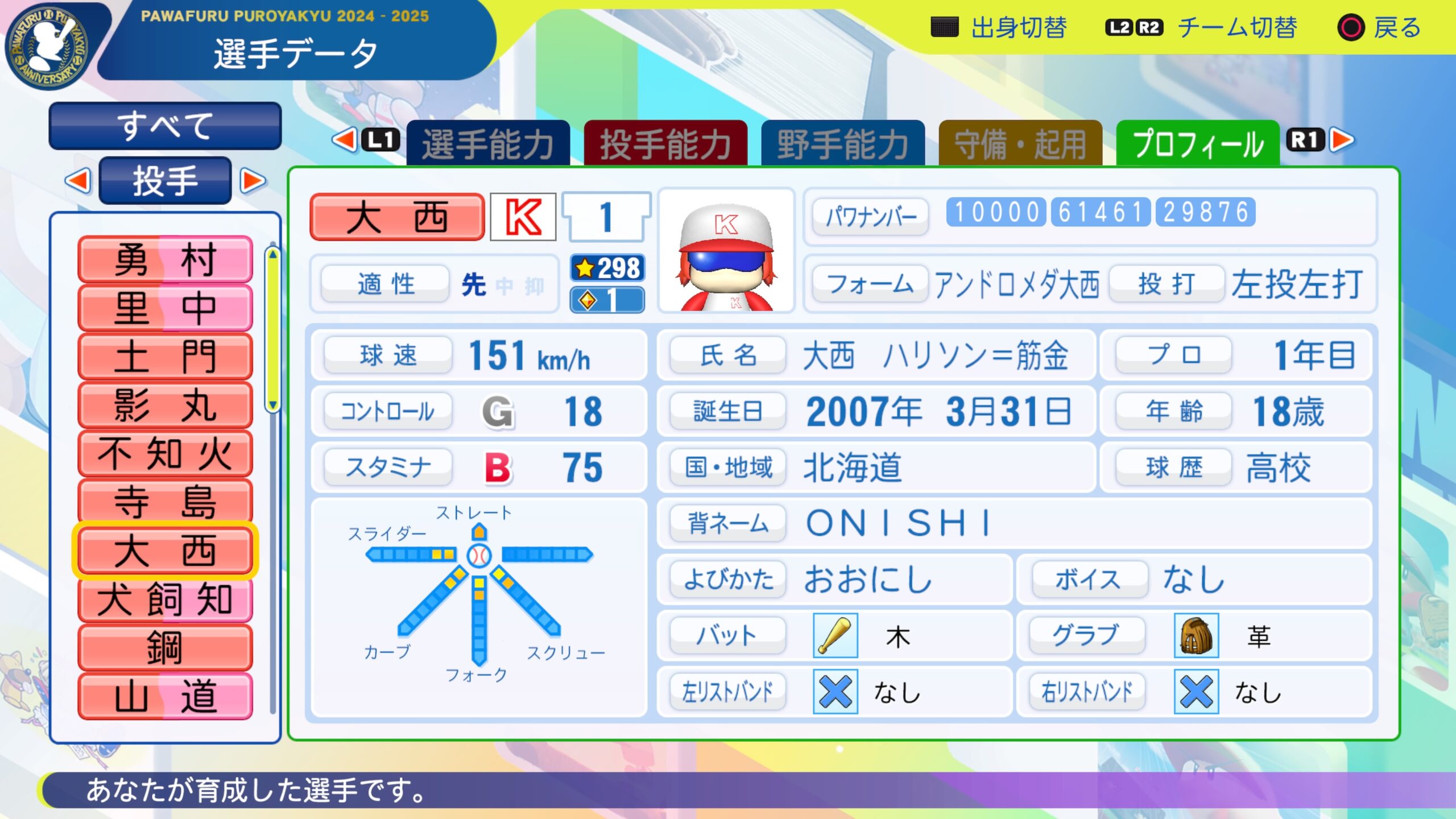Choose player 犬飼知 in the roster

pyautogui.click(x=165, y=599)
